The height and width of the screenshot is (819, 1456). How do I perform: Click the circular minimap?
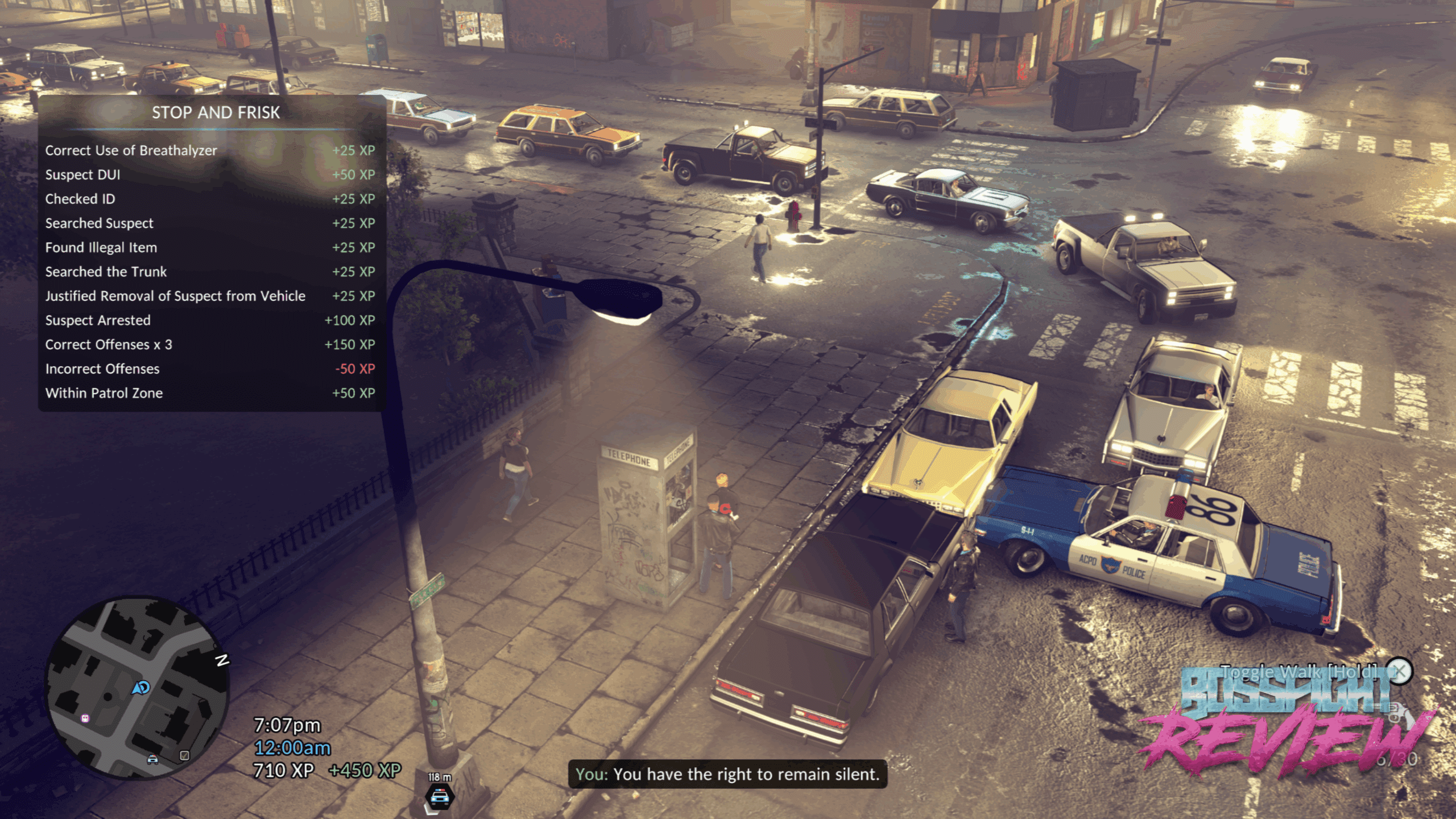136,688
